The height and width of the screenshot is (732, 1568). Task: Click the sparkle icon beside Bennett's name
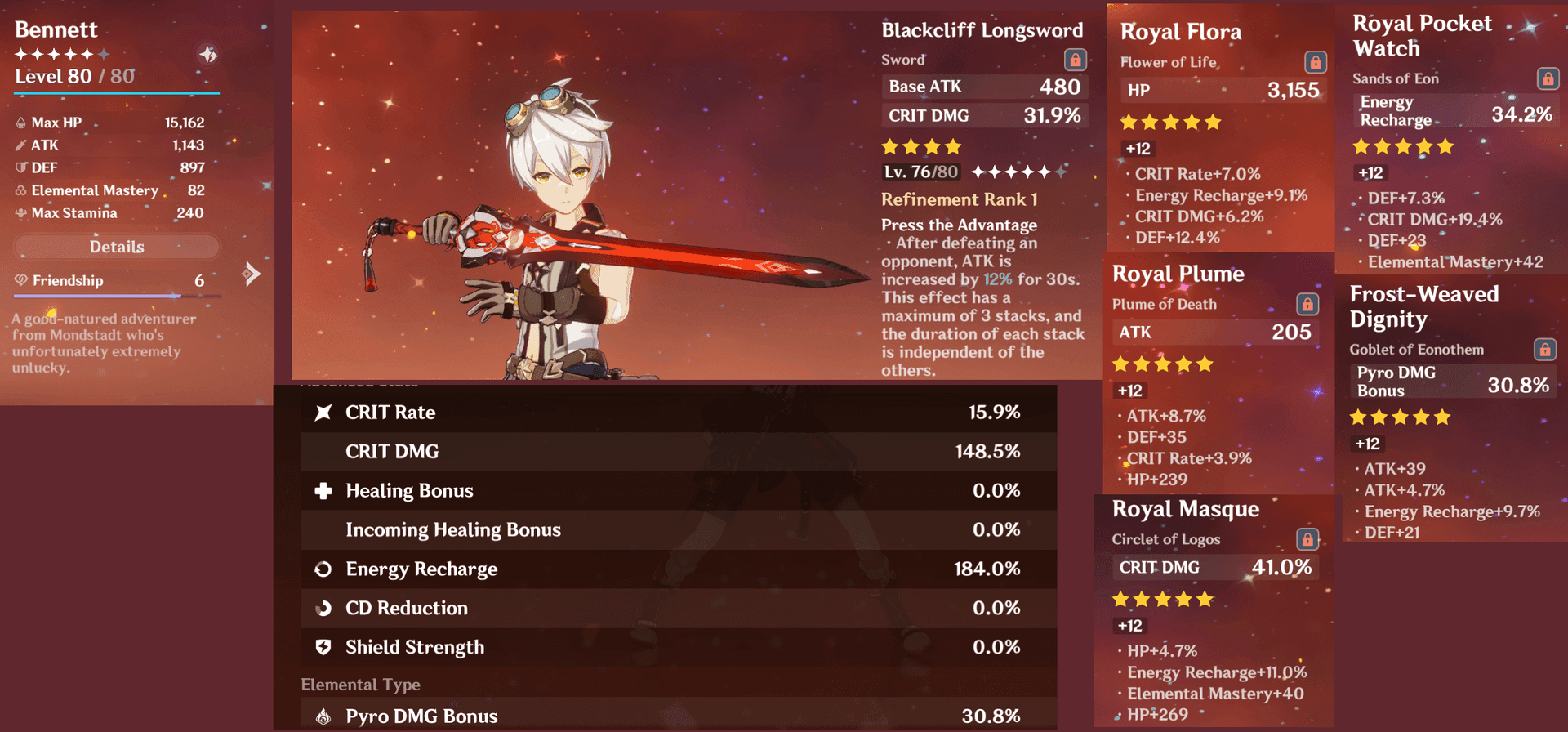point(208,55)
